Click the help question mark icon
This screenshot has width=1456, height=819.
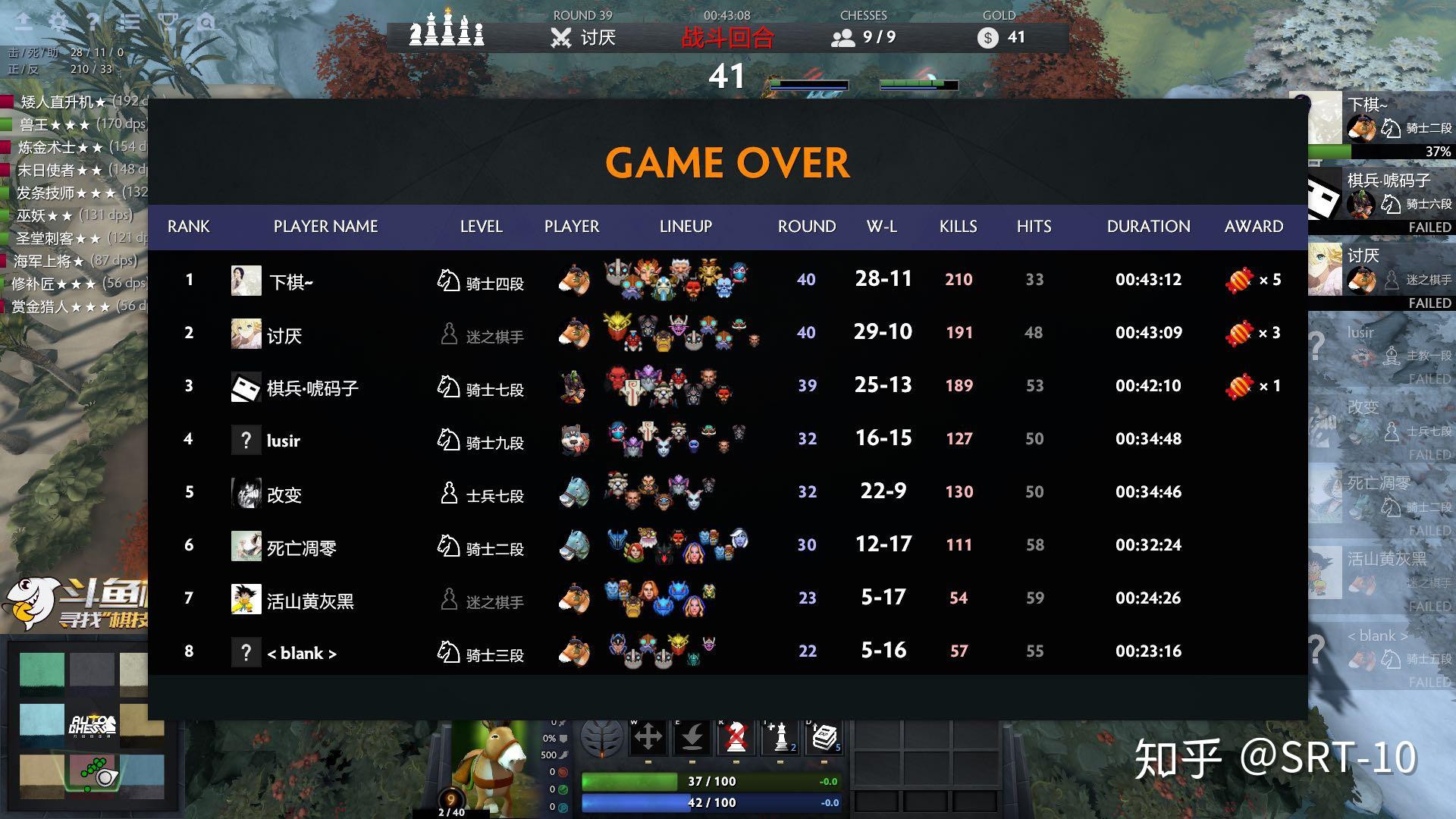pyautogui.click(x=93, y=20)
